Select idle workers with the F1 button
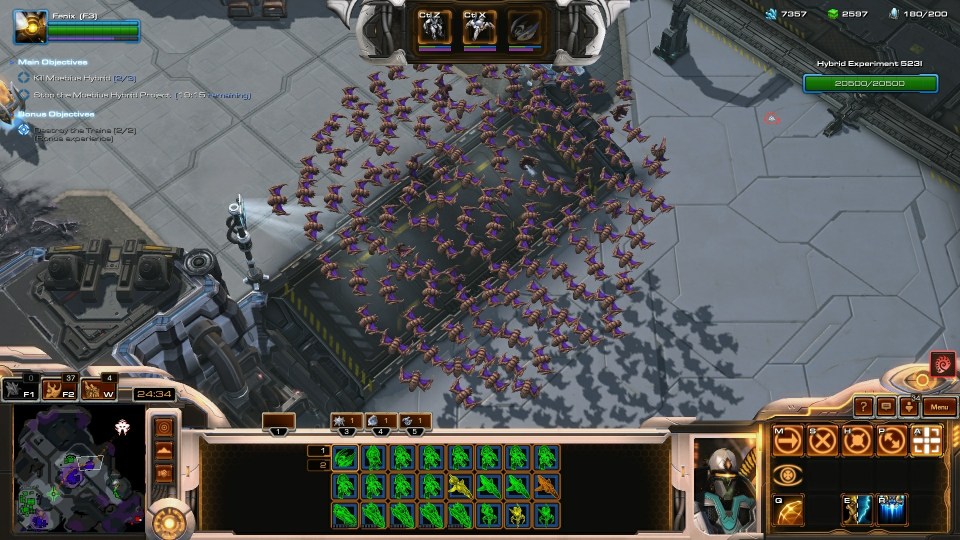This screenshot has height=540, width=960. coord(20,390)
